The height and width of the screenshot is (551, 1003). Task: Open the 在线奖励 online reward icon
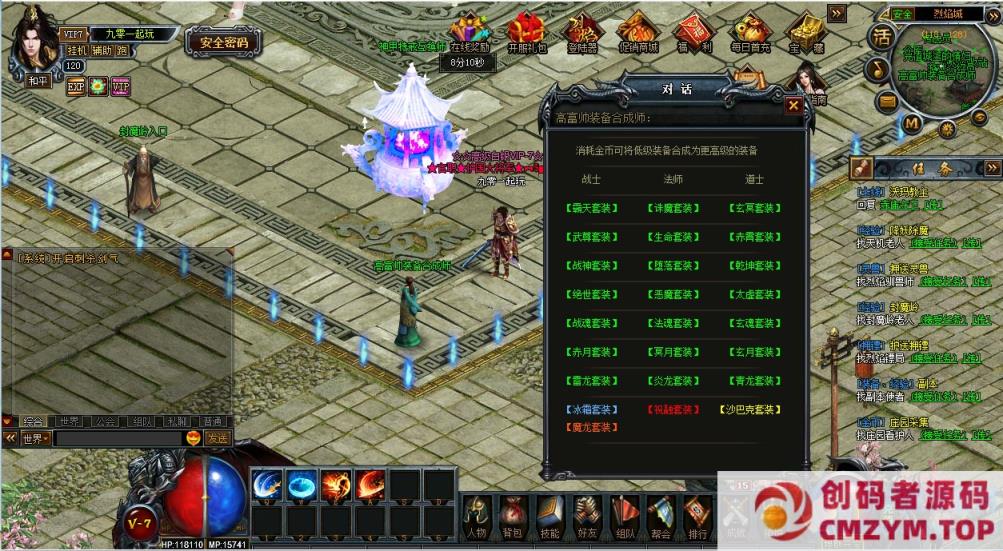coord(469,32)
